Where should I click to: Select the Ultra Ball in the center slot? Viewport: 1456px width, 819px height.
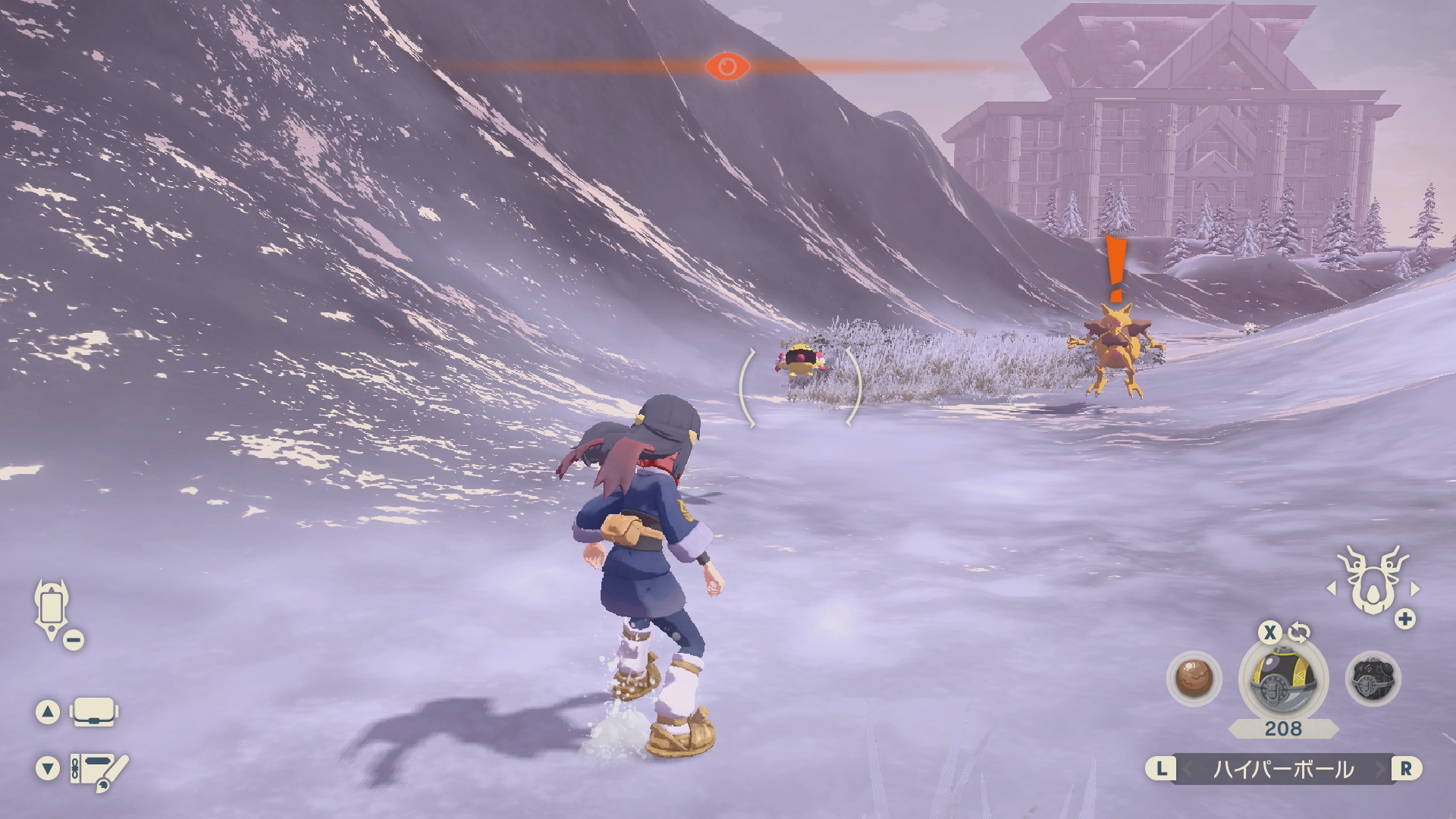[x=1283, y=677]
